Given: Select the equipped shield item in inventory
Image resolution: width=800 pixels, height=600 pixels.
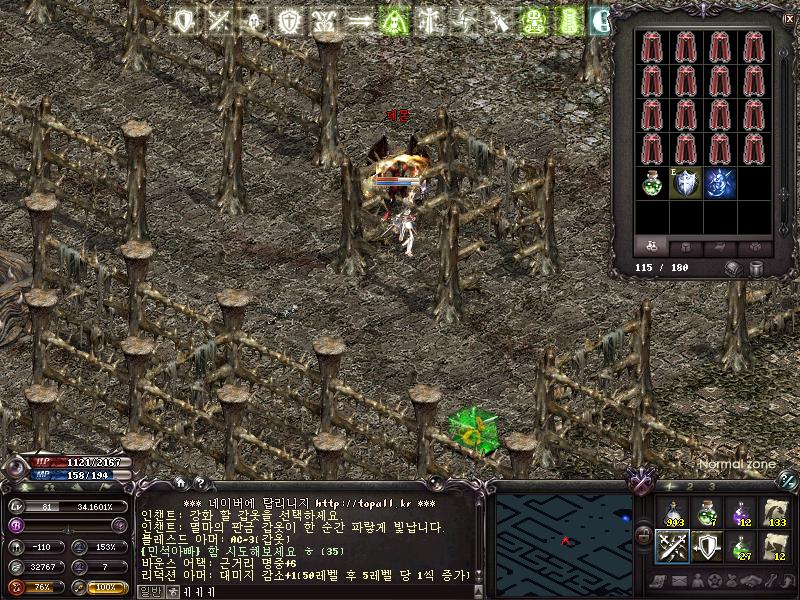Looking at the screenshot, I should [687, 182].
